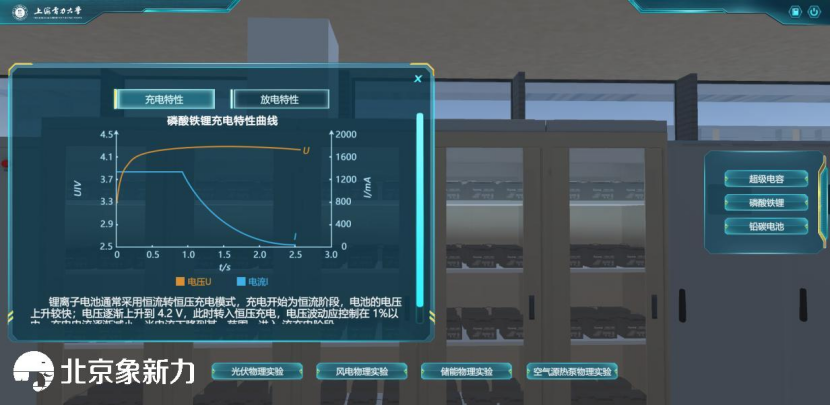Switch to the 充电特性 tab
Viewport: 831px width, 406px height.
(x=164, y=99)
